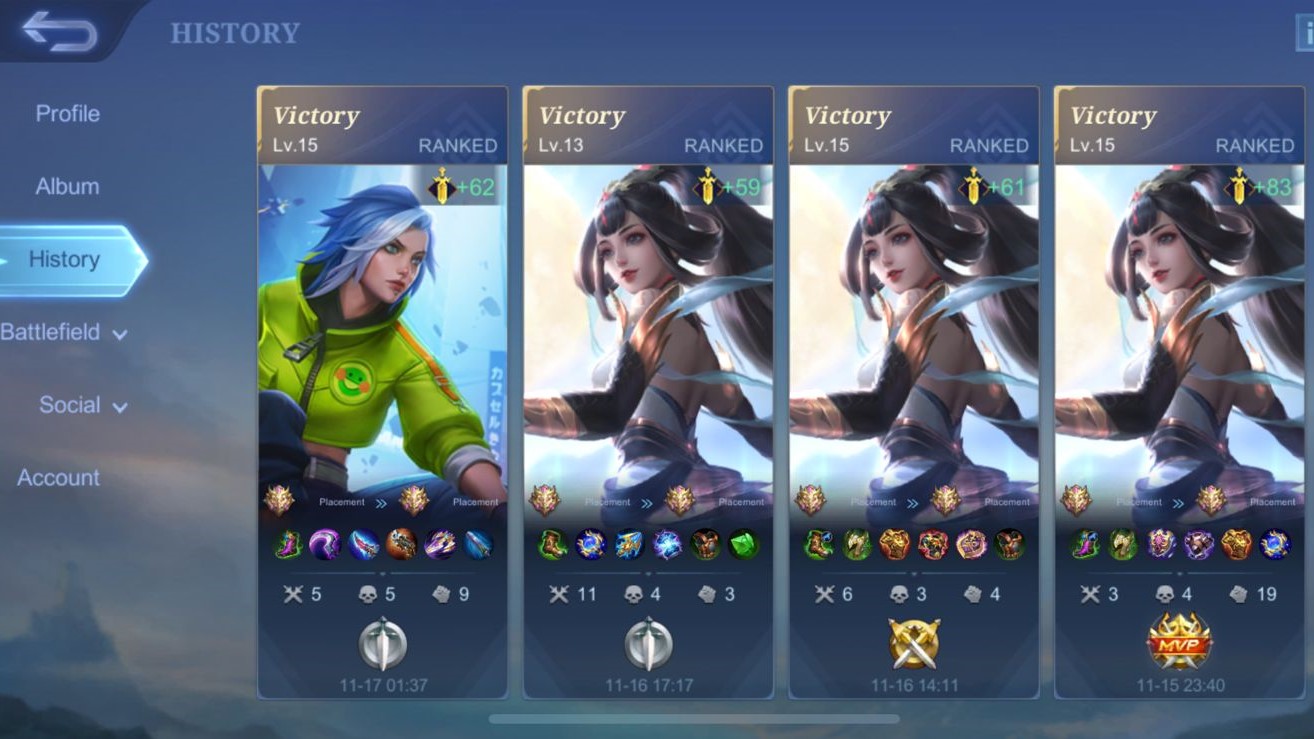Image resolution: width=1314 pixels, height=739 pixels.
Task: Click the crossed swords kills icon on first card
Action: click(x=294, y=594)
